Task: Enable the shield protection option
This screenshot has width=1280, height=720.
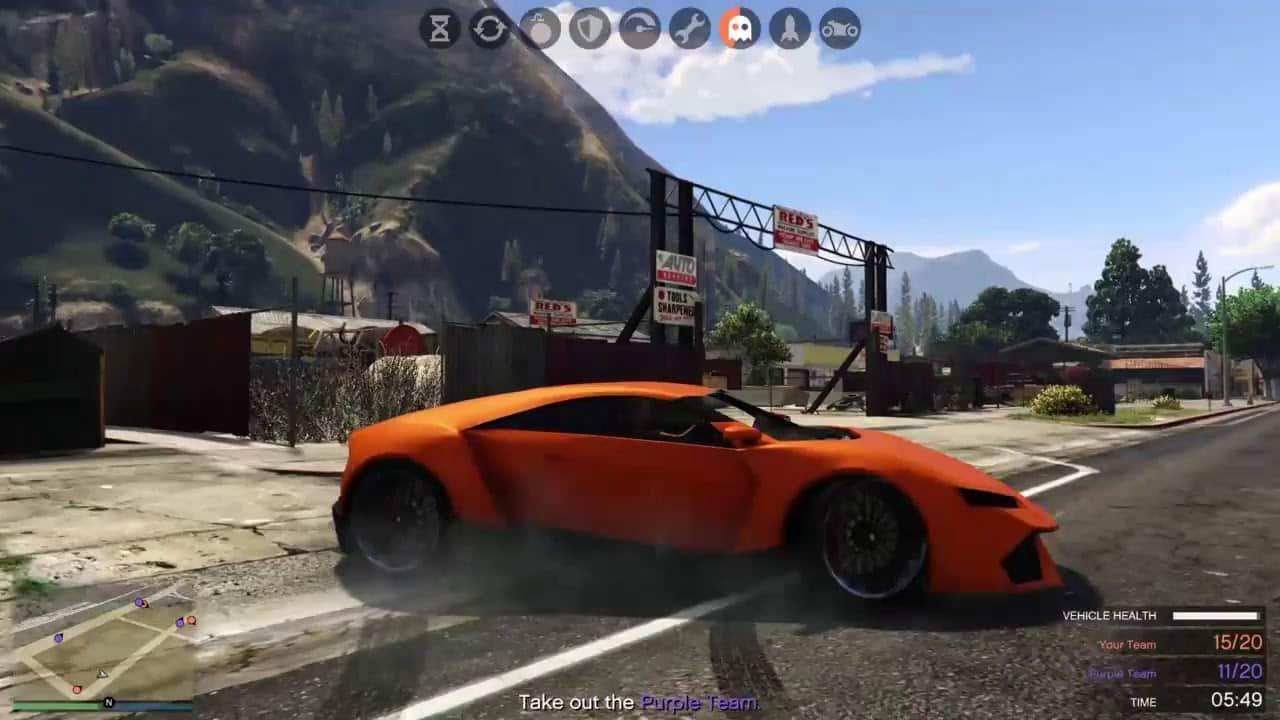Action: (x=589, y=29)
